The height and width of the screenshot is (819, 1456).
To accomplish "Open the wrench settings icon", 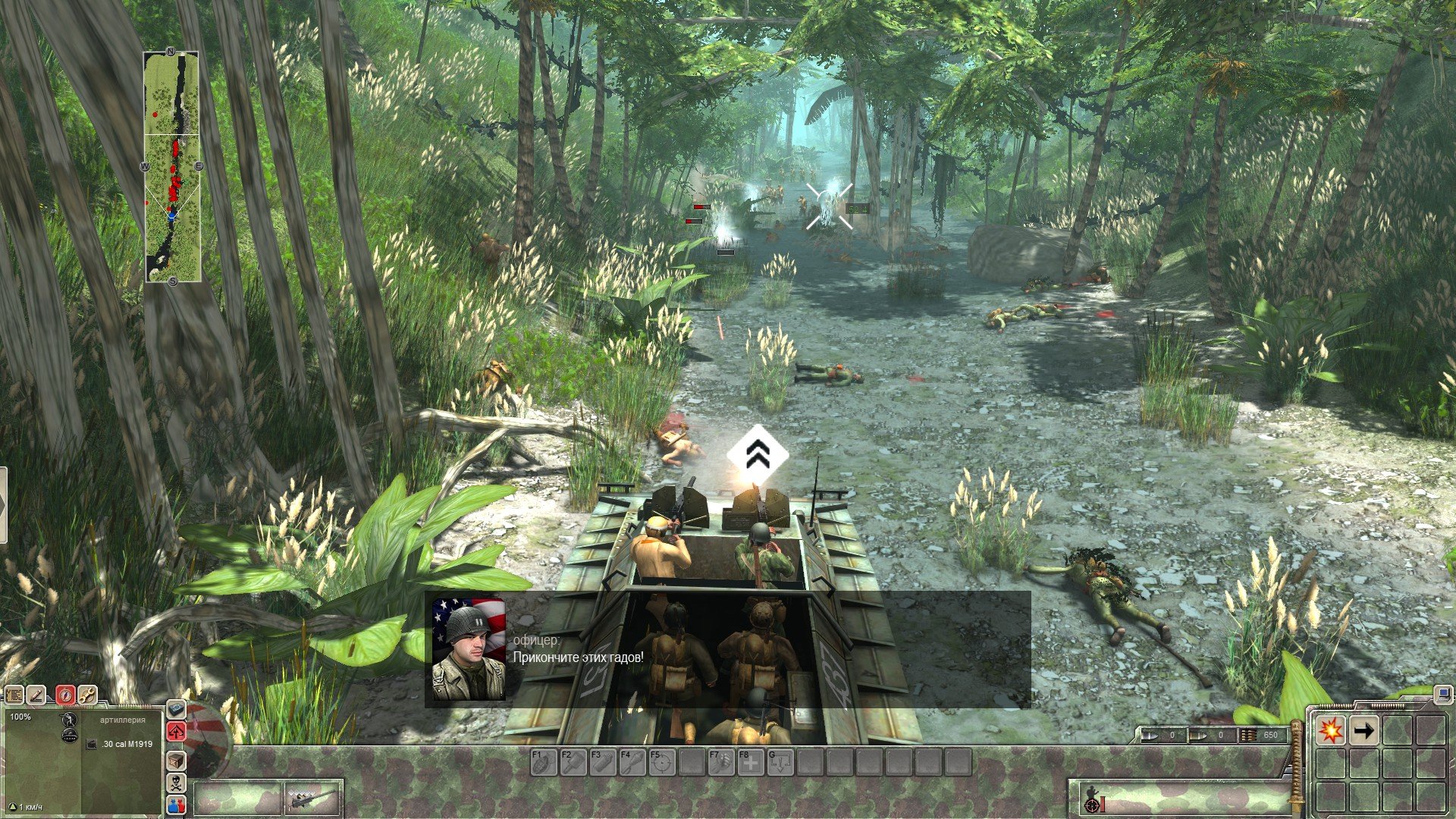I will (87, 695).
